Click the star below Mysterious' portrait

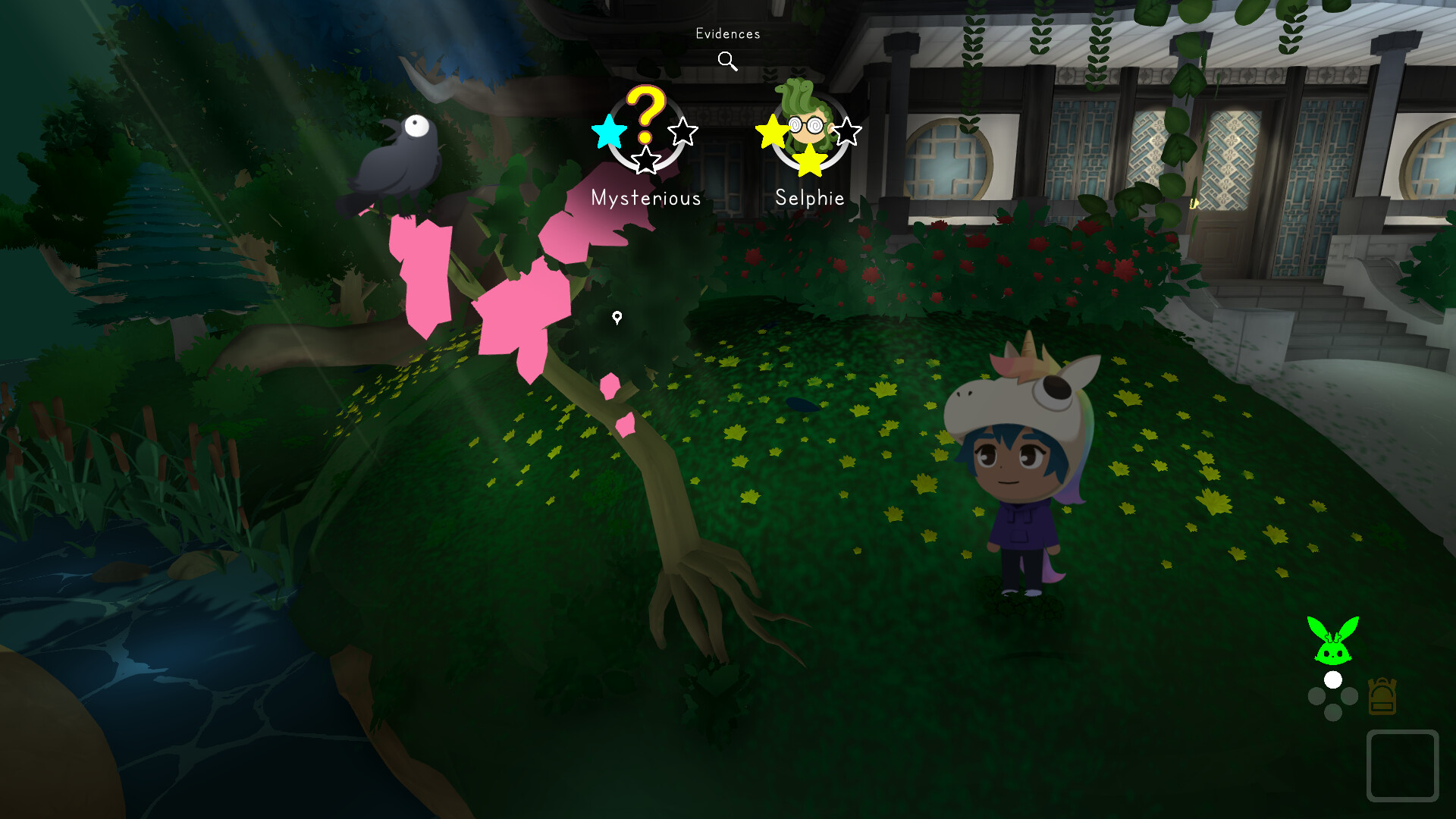click(645, 162)
